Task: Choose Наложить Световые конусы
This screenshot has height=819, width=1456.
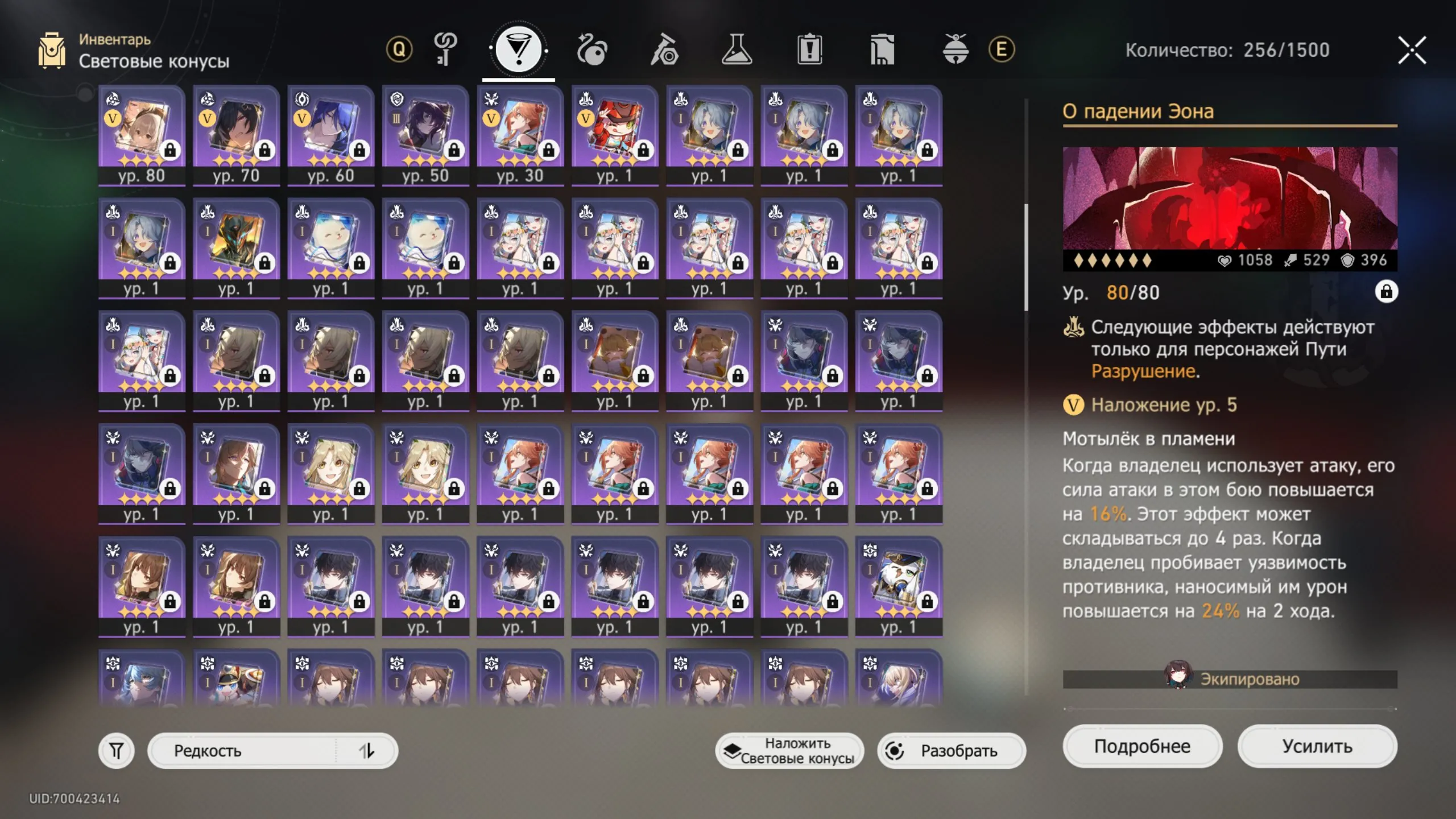Action: [789, 751]
